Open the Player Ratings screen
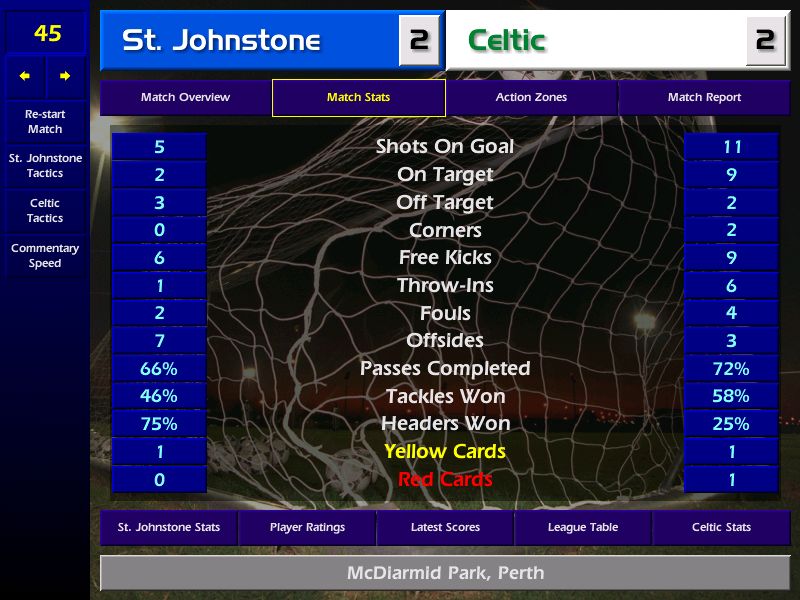Screen dimensions: 800x600 coord(307,527)
